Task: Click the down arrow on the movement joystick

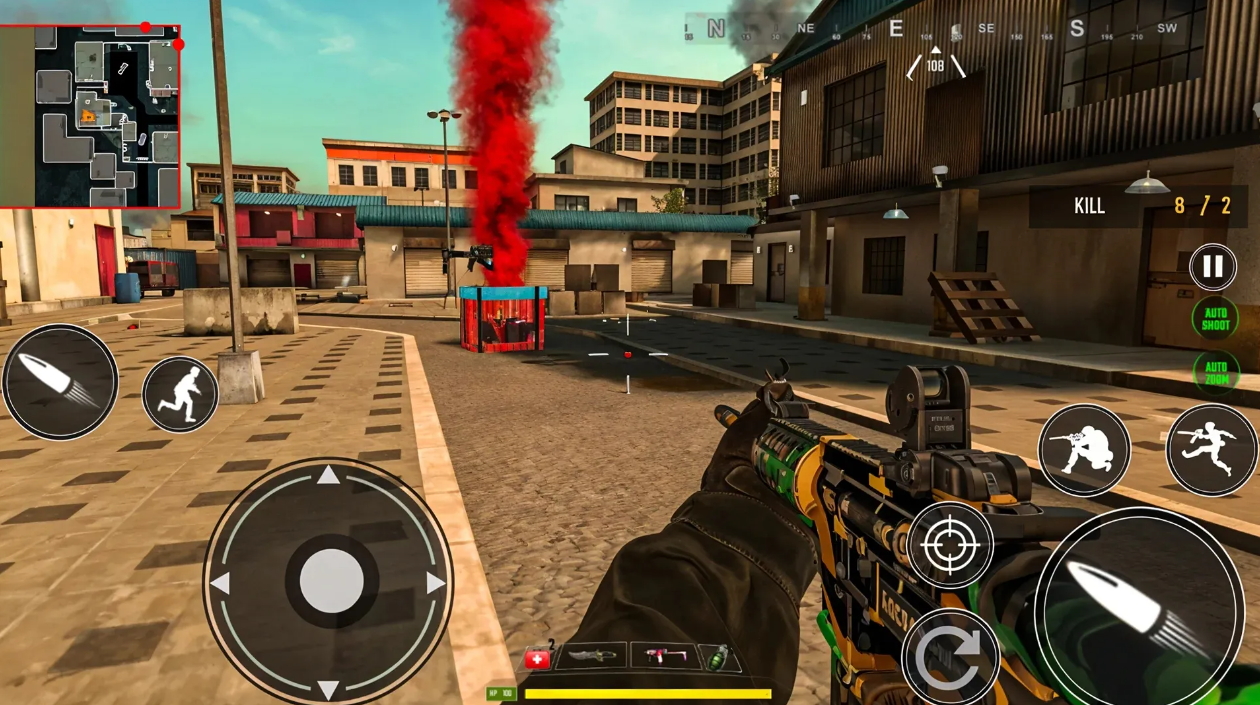Action: coord(328,689)
